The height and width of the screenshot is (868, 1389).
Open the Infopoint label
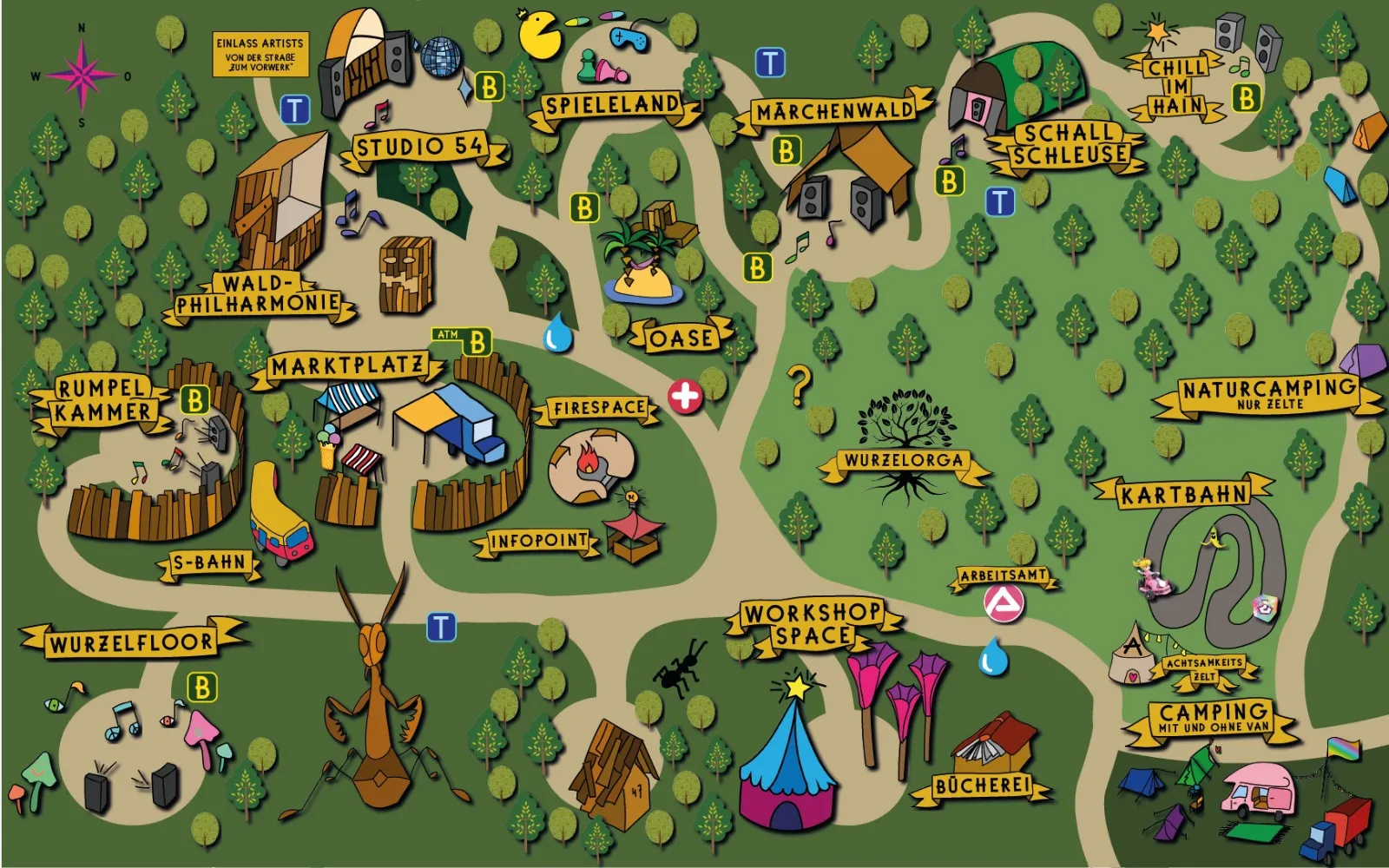click(539, 542)
